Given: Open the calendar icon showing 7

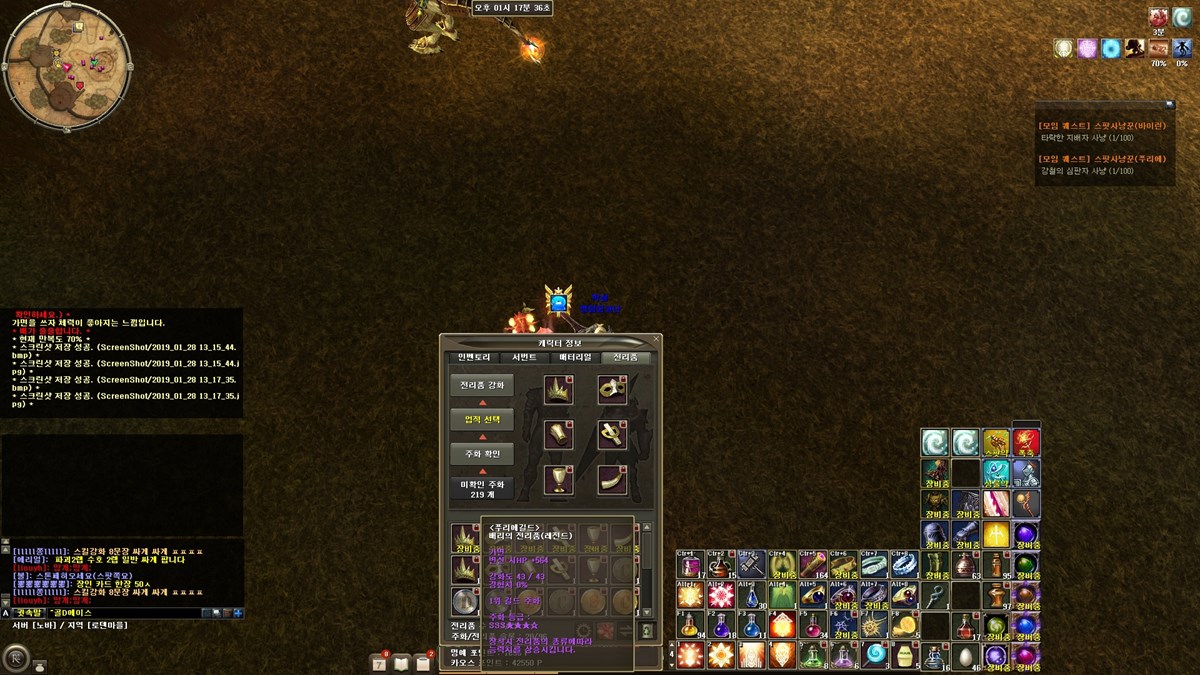Looking at the screenshot, I should [380, 664].
